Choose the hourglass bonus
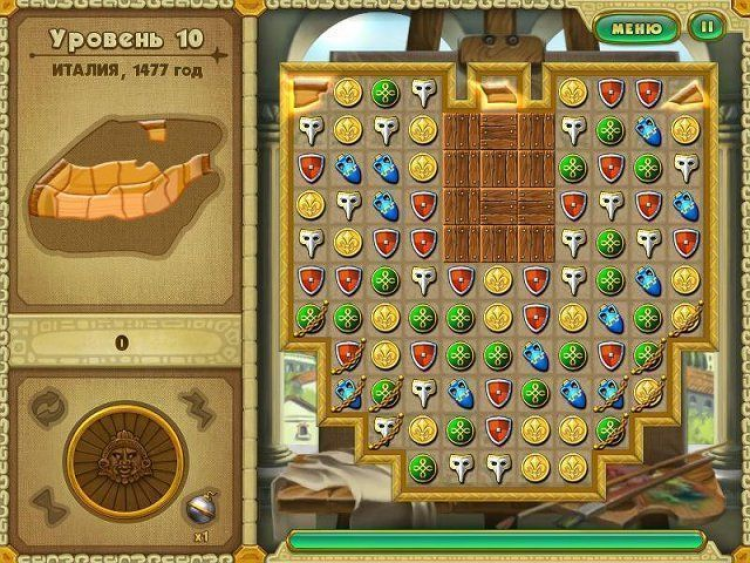750x563 pixels. pos(48,505)
